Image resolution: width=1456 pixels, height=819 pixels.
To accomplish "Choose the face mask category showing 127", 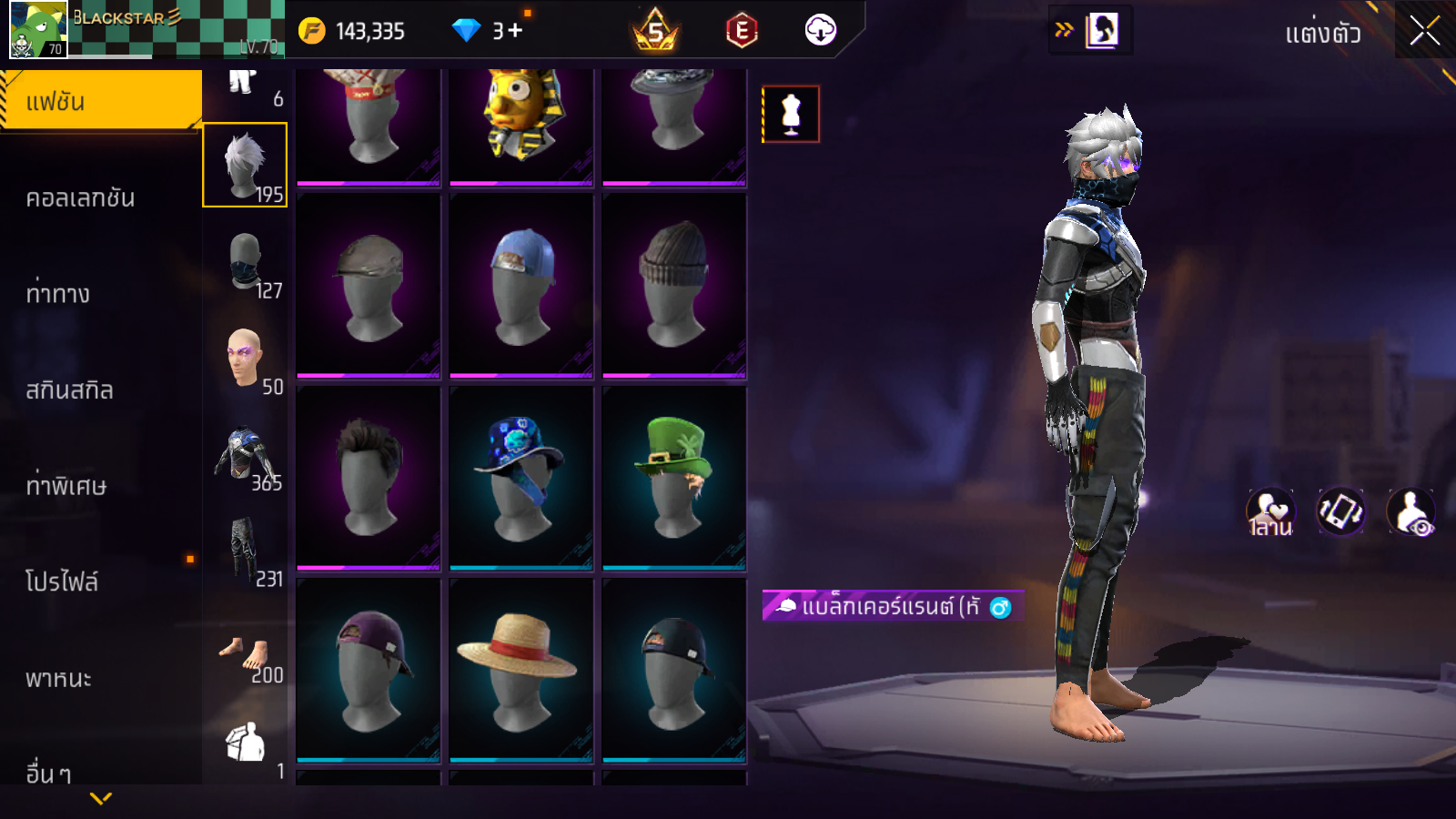I will pos(246,263).
